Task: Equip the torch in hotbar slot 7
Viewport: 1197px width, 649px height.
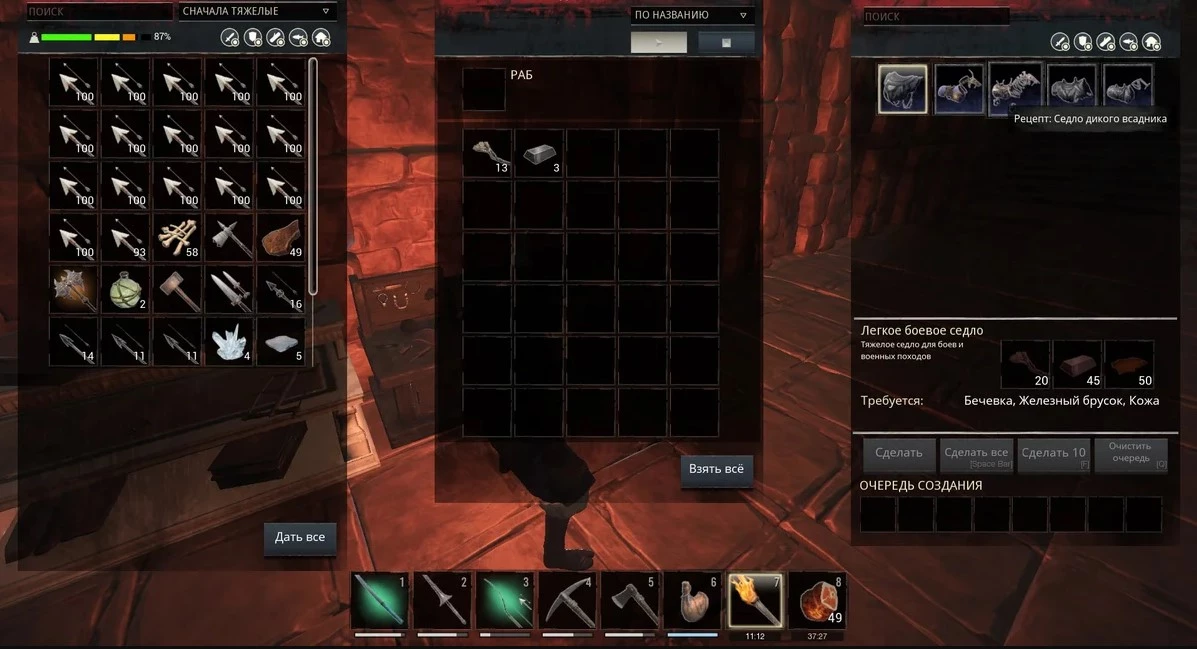Action: tap(754, 601)
